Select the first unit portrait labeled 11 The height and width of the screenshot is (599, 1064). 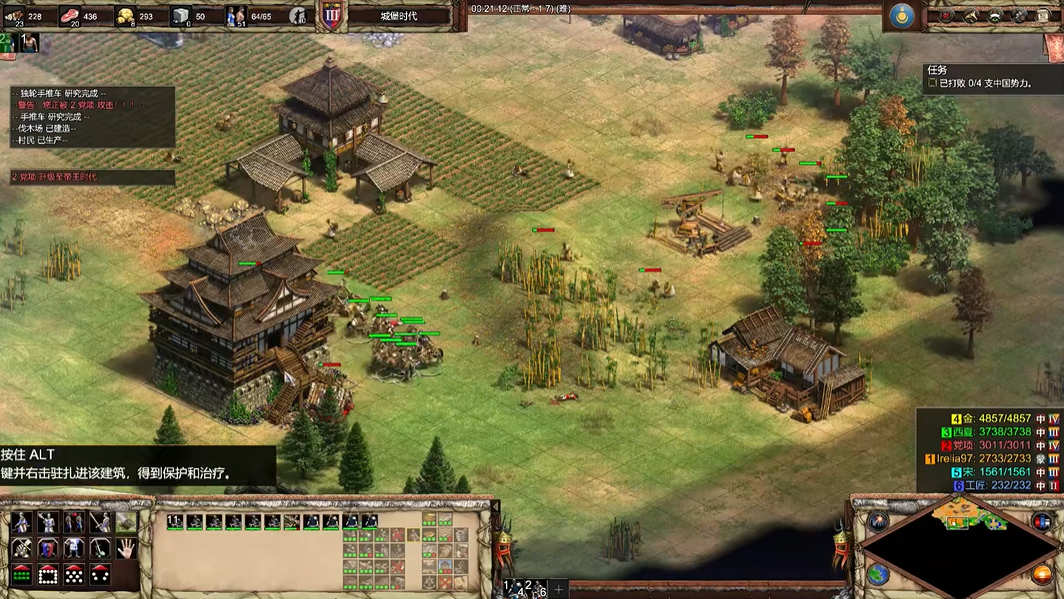pyautogui.click(x=175, y=521)
